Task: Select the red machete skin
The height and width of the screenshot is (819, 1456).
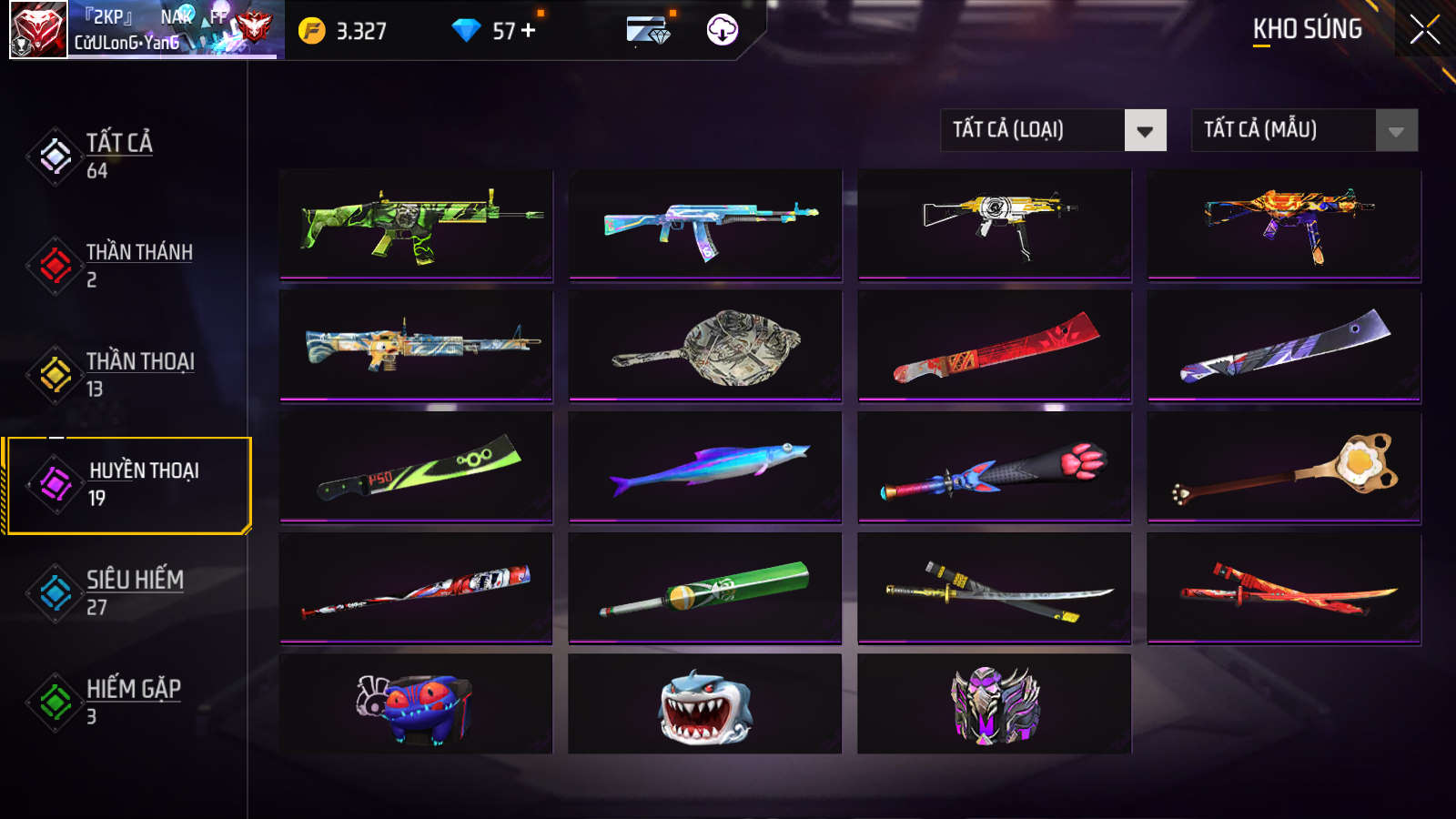Action: [995, 346]
